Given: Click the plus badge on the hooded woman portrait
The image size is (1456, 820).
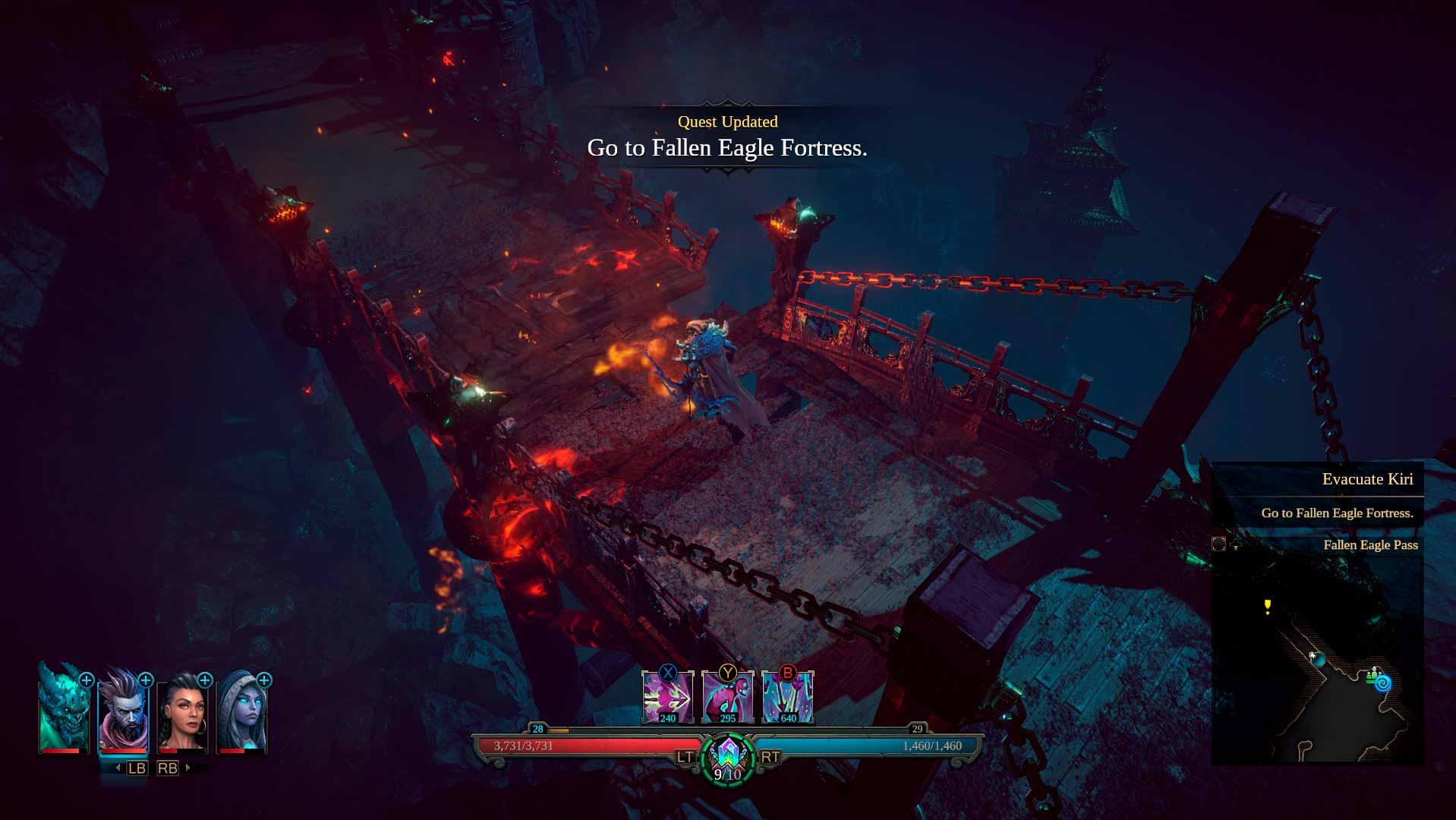Looking at the screenshot, I should [264, 680].
